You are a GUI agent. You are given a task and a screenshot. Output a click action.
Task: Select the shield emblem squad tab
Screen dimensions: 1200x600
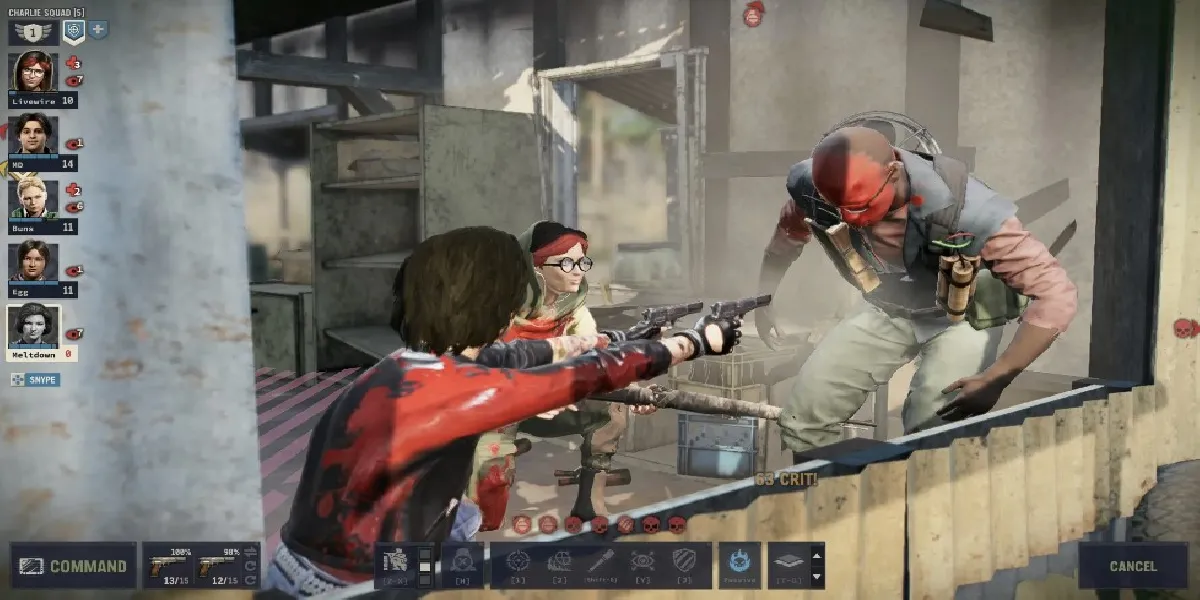click(73, 31)
